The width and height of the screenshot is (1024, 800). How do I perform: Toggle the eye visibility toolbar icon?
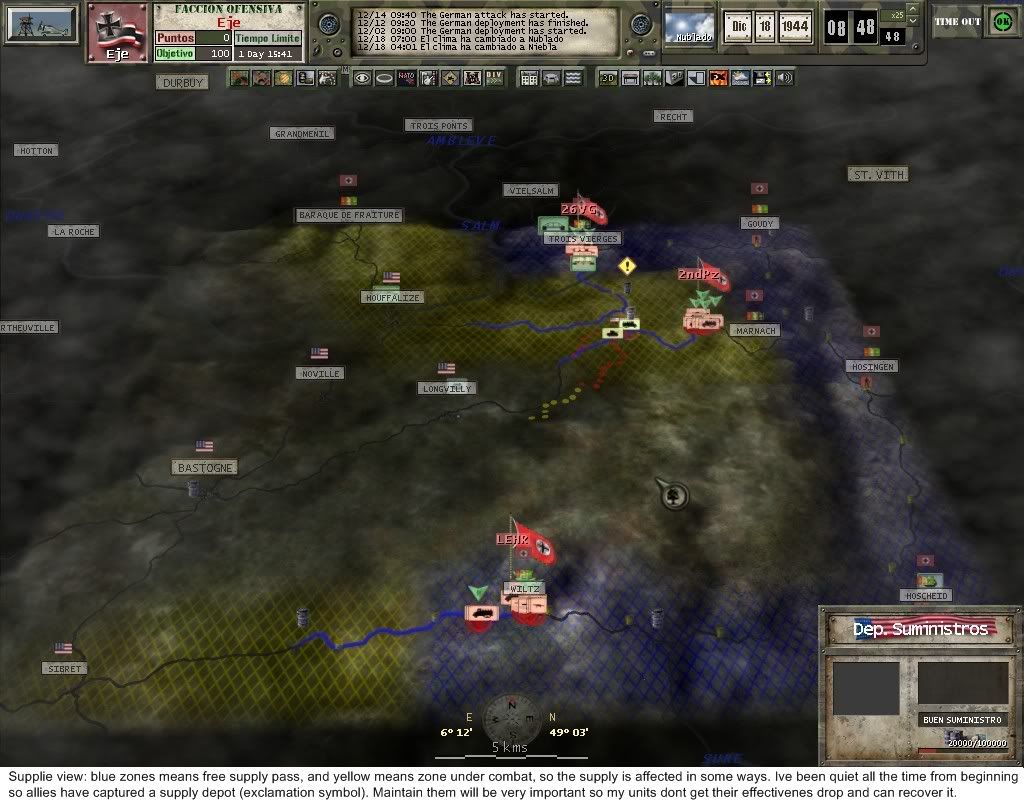point(361,78)
